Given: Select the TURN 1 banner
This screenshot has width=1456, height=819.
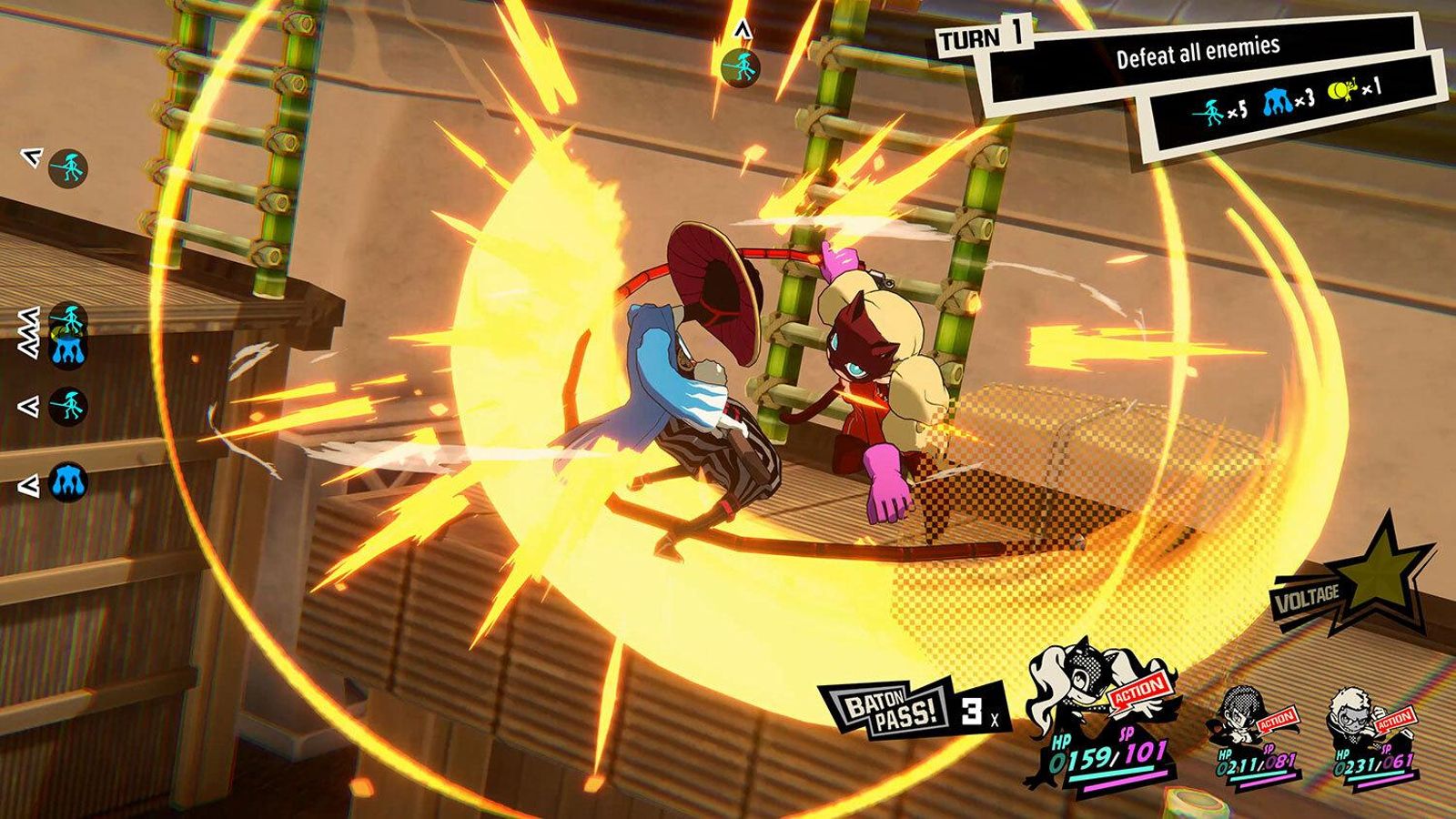Looking at the screenshot, I should pos(985,37).
